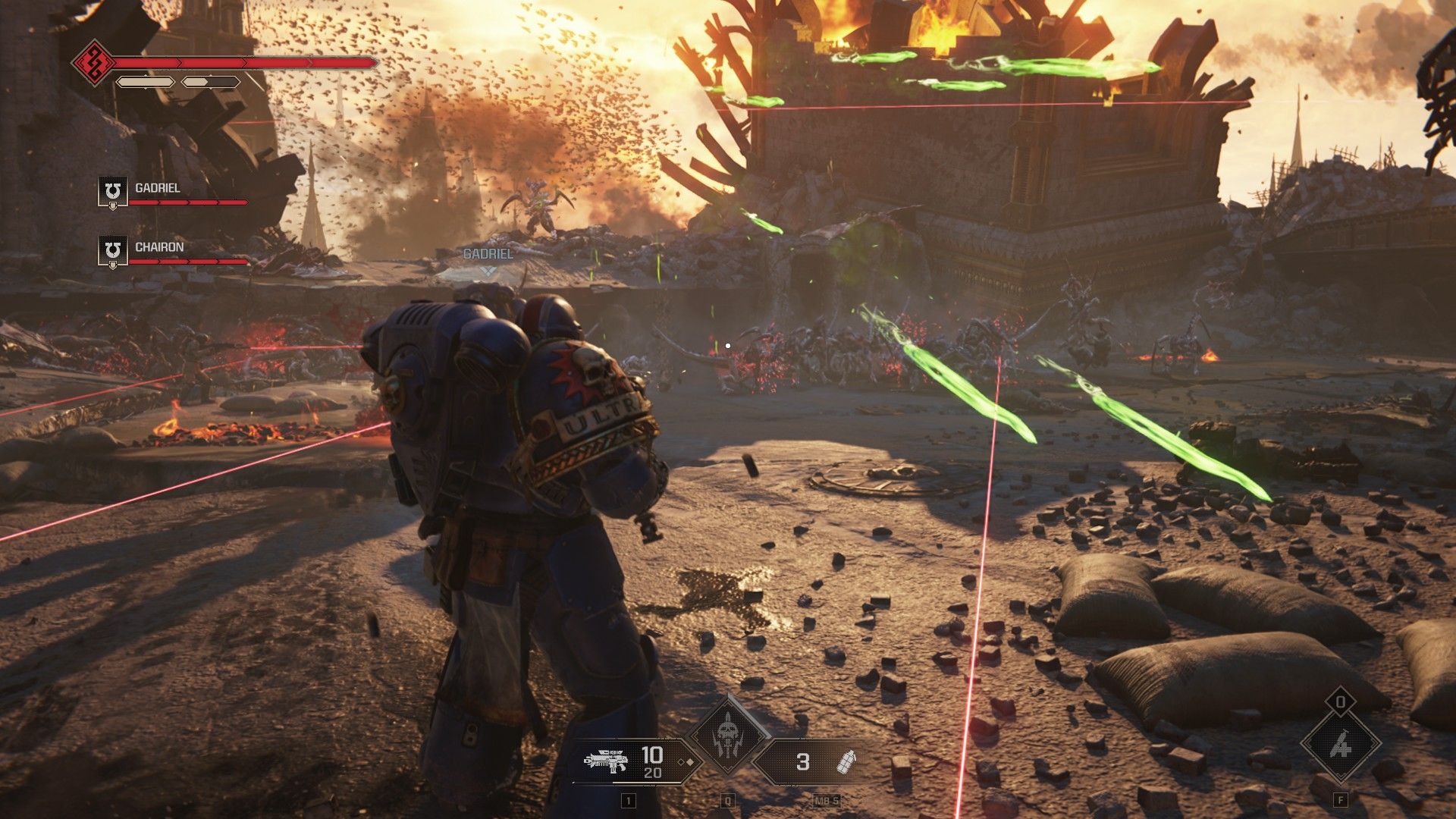Click Chairon's squad portrait icon
Image resolution: width=1456 pixels, height=819 pixels.
tap(113, 250)
